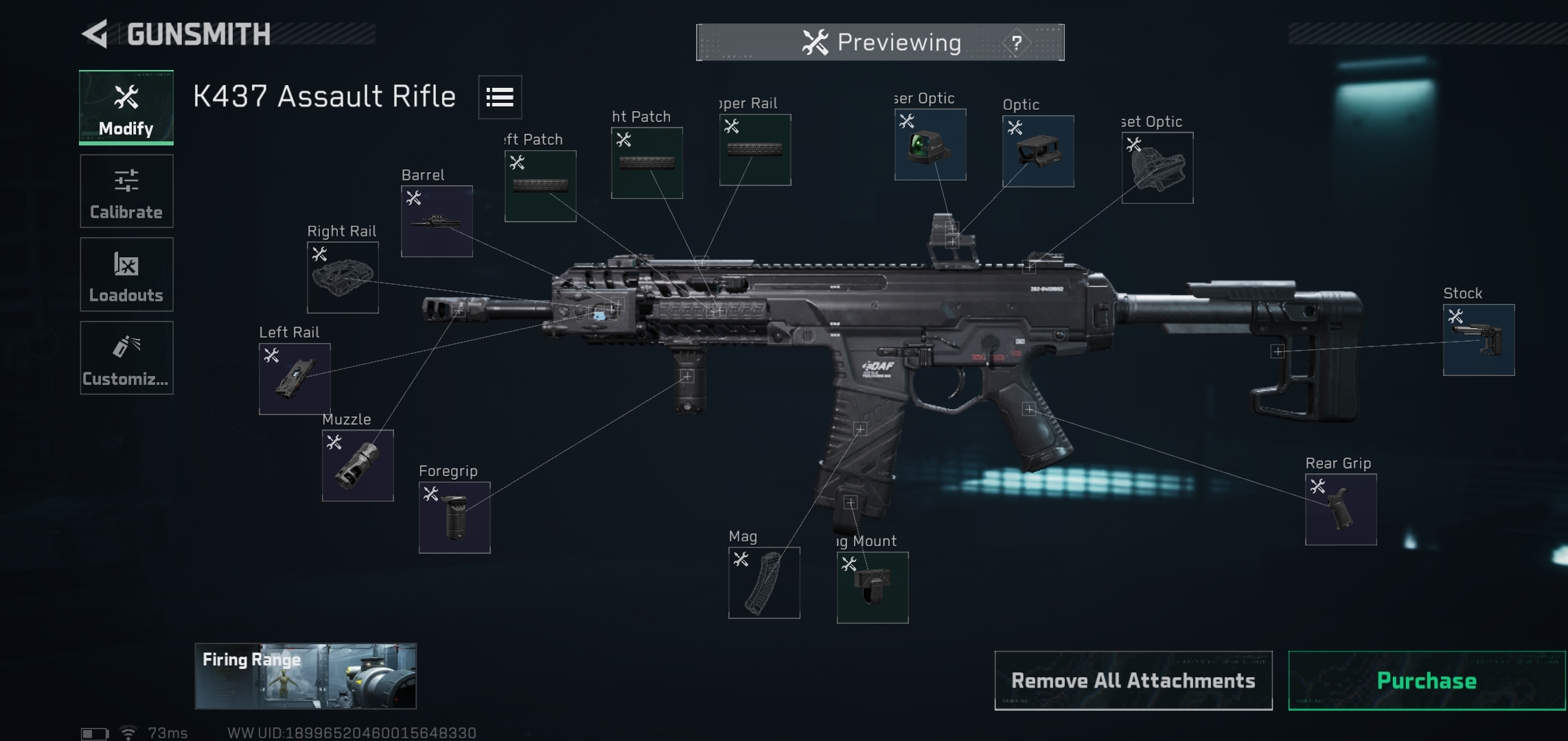The width and height of the screenshot is (1568, 741).
Task: Show help for Previewing mode
Action: click(x=1016, y=43)
